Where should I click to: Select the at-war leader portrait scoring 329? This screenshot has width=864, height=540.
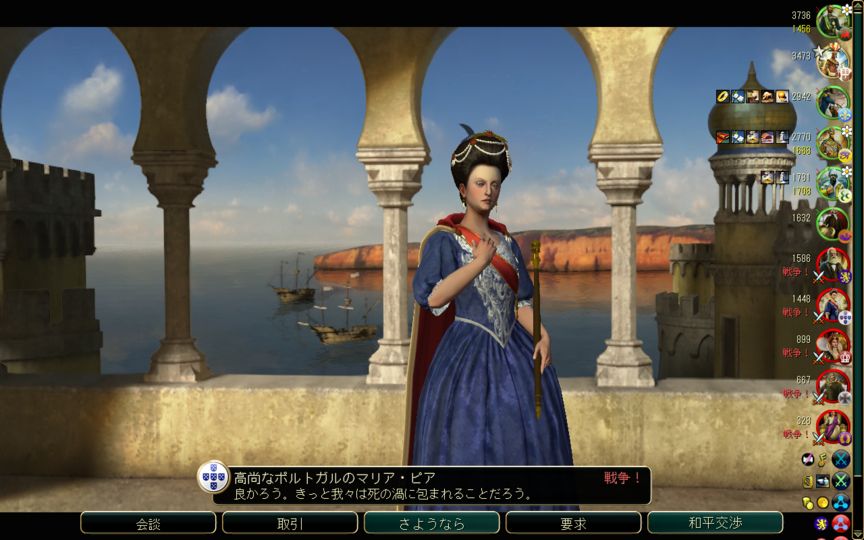point(832,427)
